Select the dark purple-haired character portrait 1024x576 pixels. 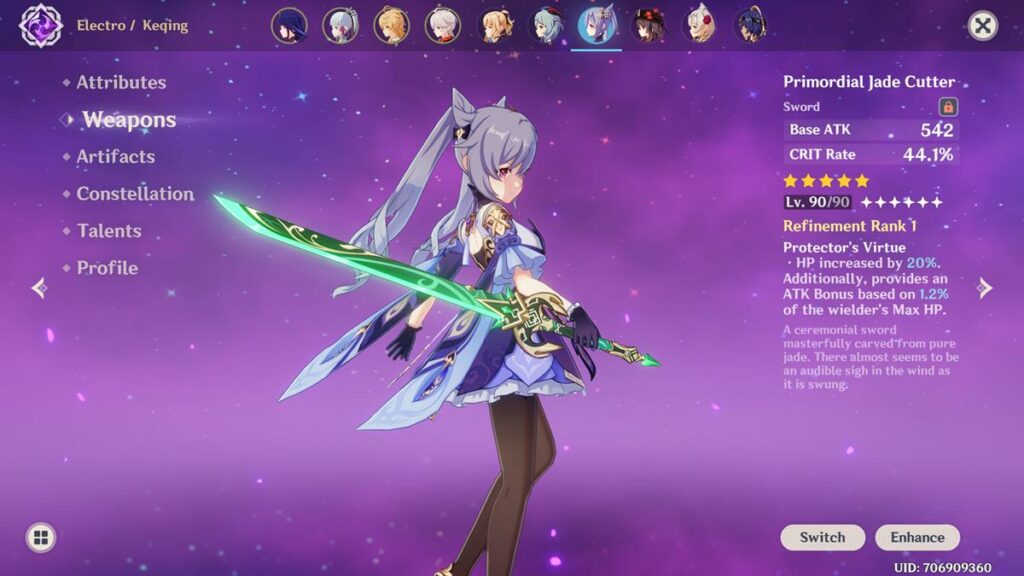coord(290,26)
